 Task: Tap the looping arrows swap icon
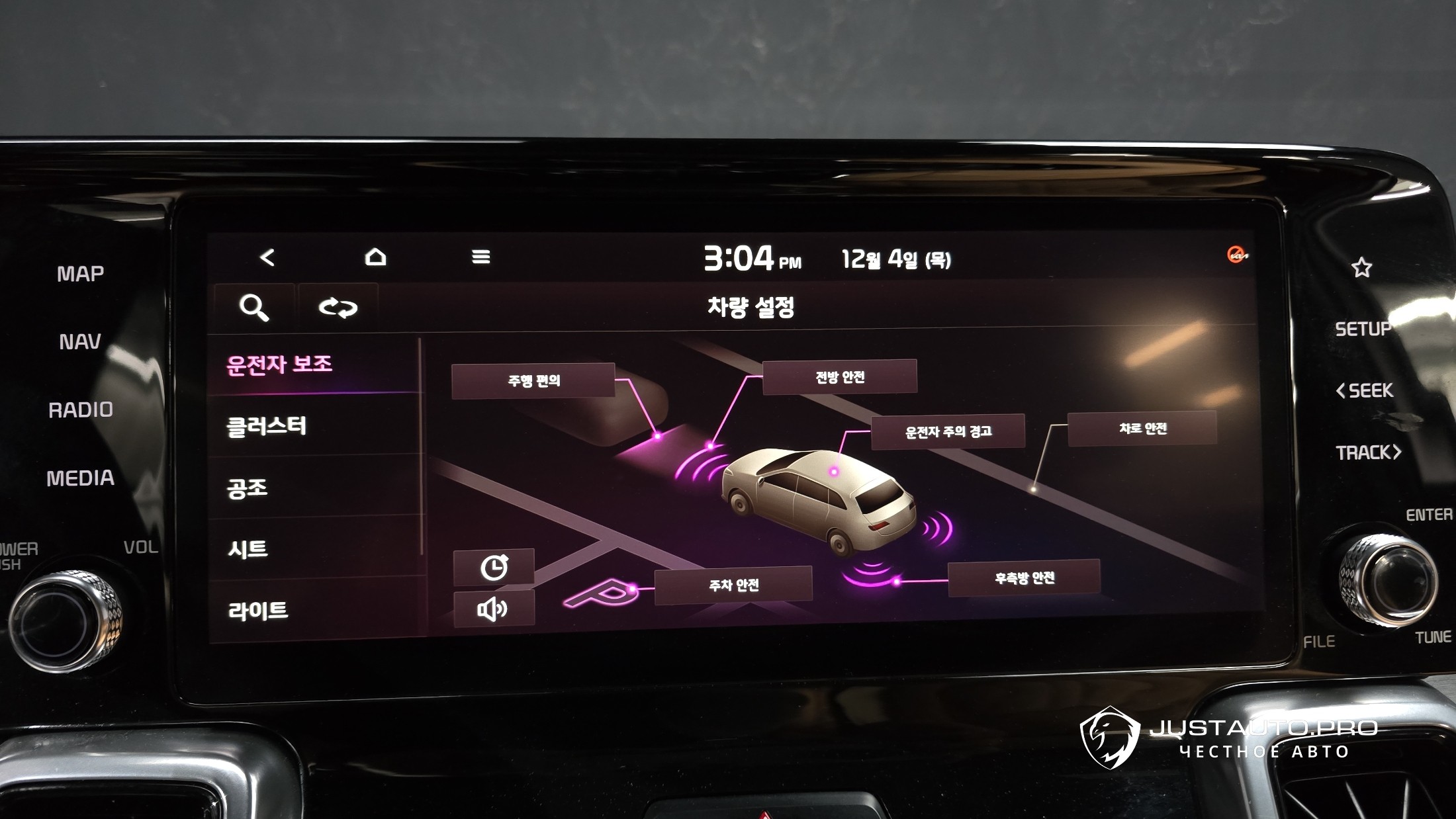(338, 308)
